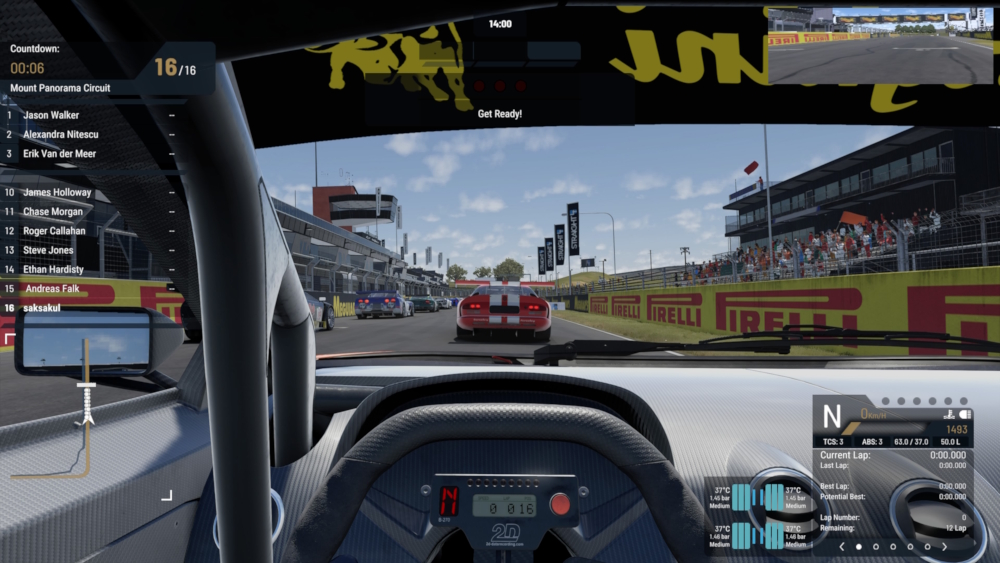Image resolution: width=1000 pixels, height=563 pixels.
Task: Click the headlight indicator icon
Action: pos(965,414)
